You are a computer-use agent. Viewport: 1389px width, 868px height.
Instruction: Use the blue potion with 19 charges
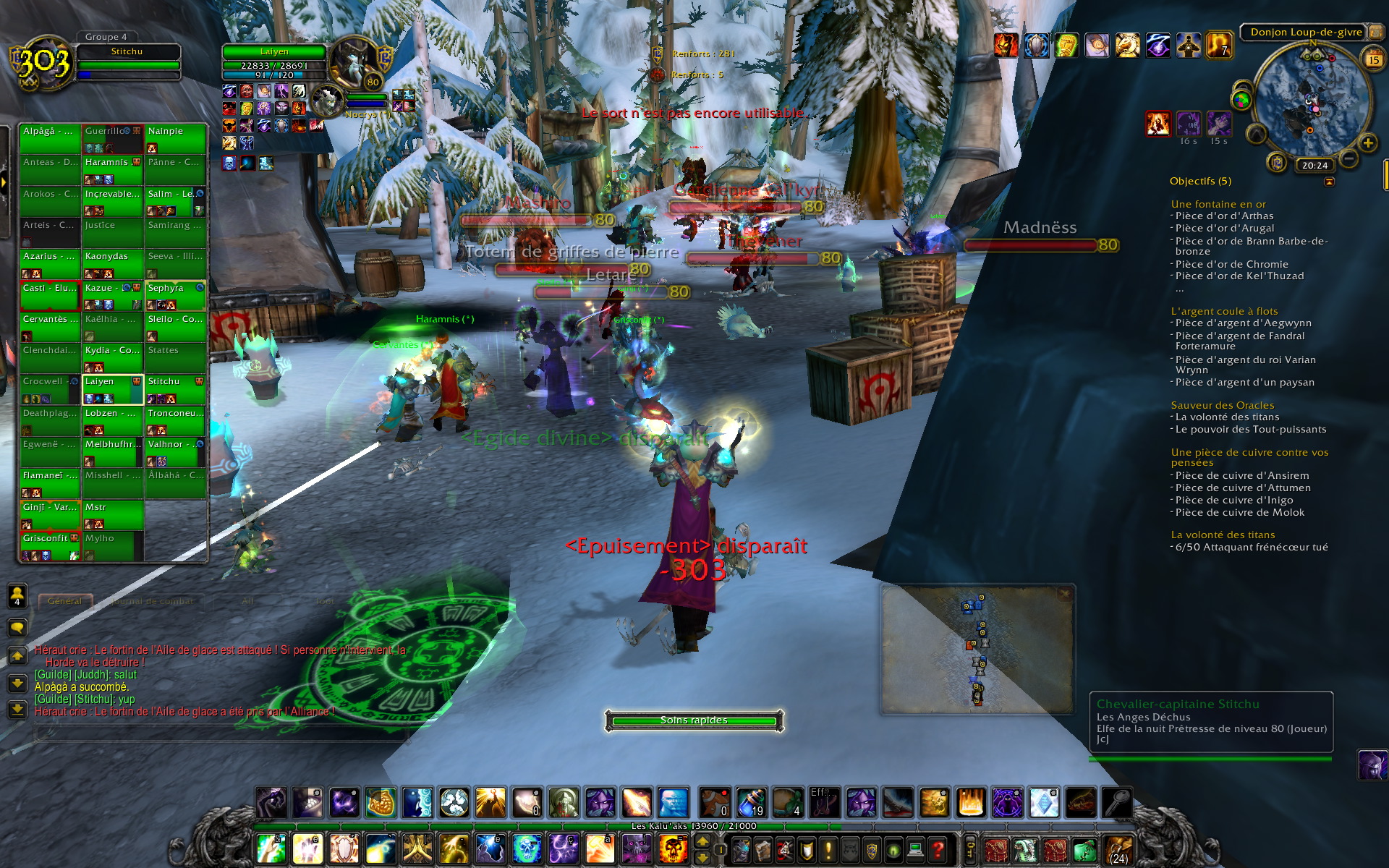752,802
